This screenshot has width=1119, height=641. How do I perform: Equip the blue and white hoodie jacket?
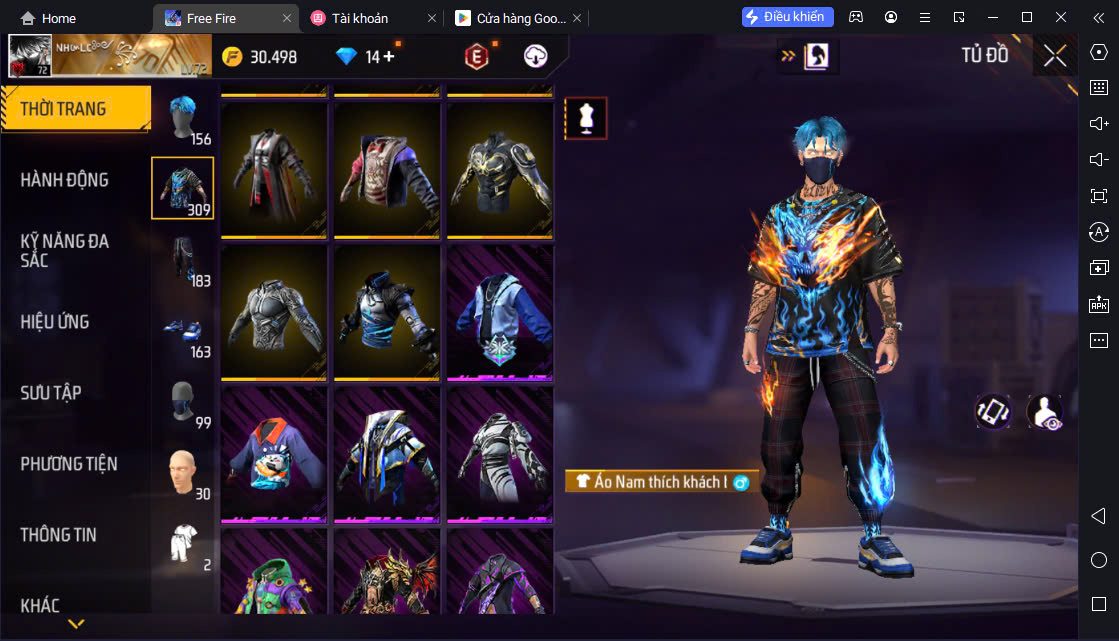pyautogui.click(x=500, y=311)
